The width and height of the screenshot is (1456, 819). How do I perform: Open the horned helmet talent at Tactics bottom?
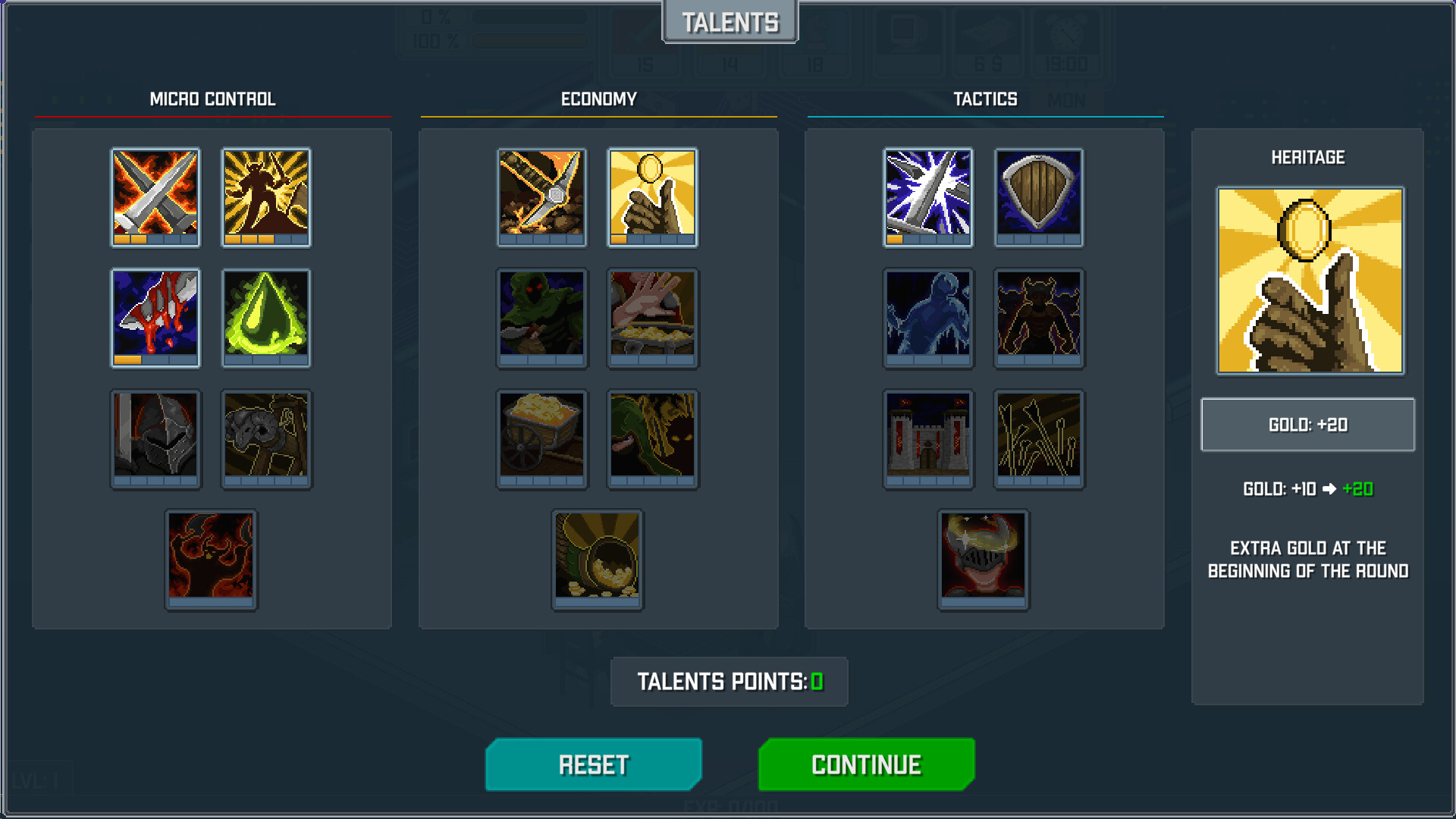(x=984, y=557)
